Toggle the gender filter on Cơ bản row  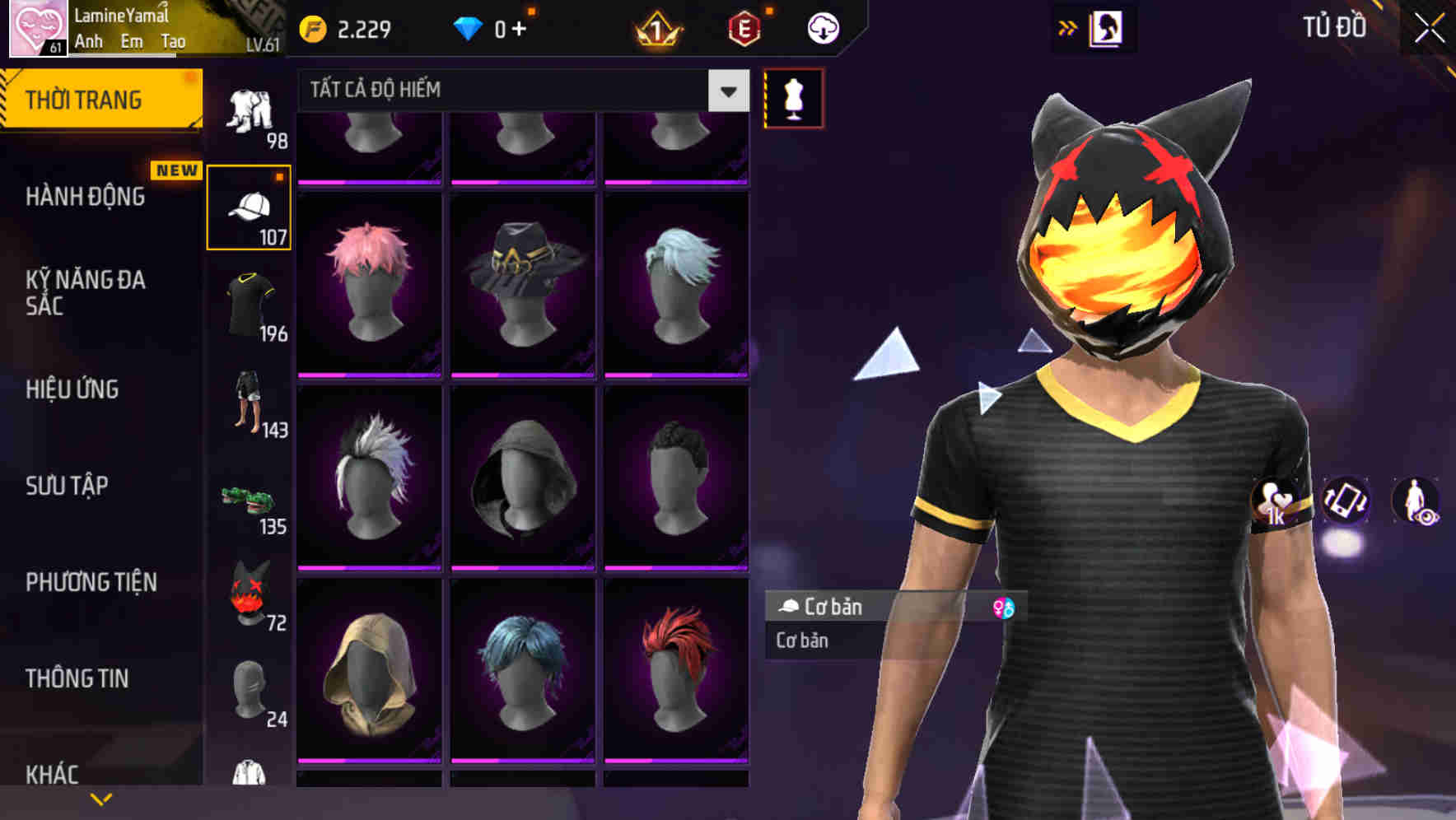point(1004,608)
